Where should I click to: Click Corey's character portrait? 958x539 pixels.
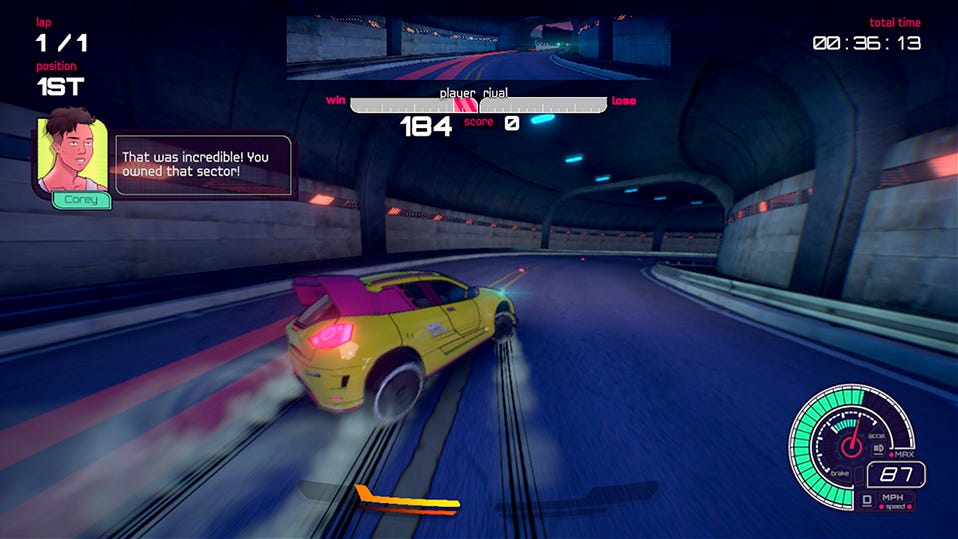(x=72, y=154)
